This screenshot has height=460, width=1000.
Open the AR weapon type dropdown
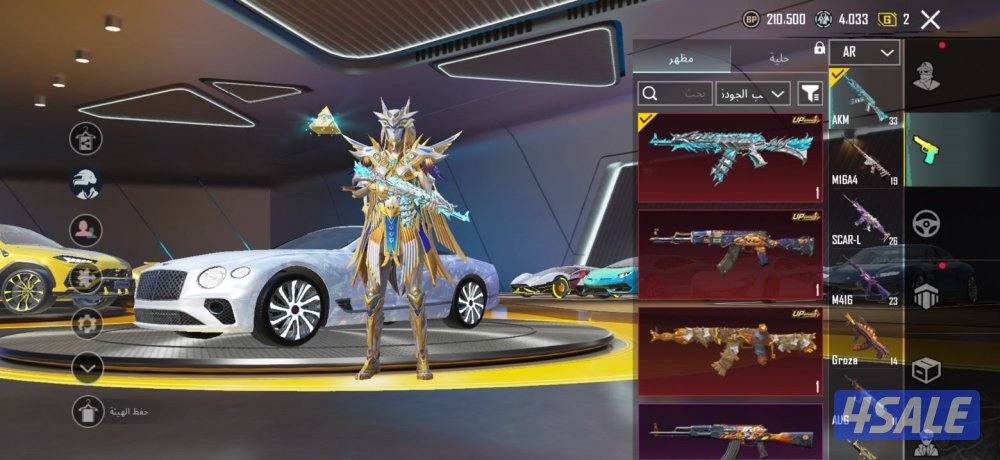(864, 52)
